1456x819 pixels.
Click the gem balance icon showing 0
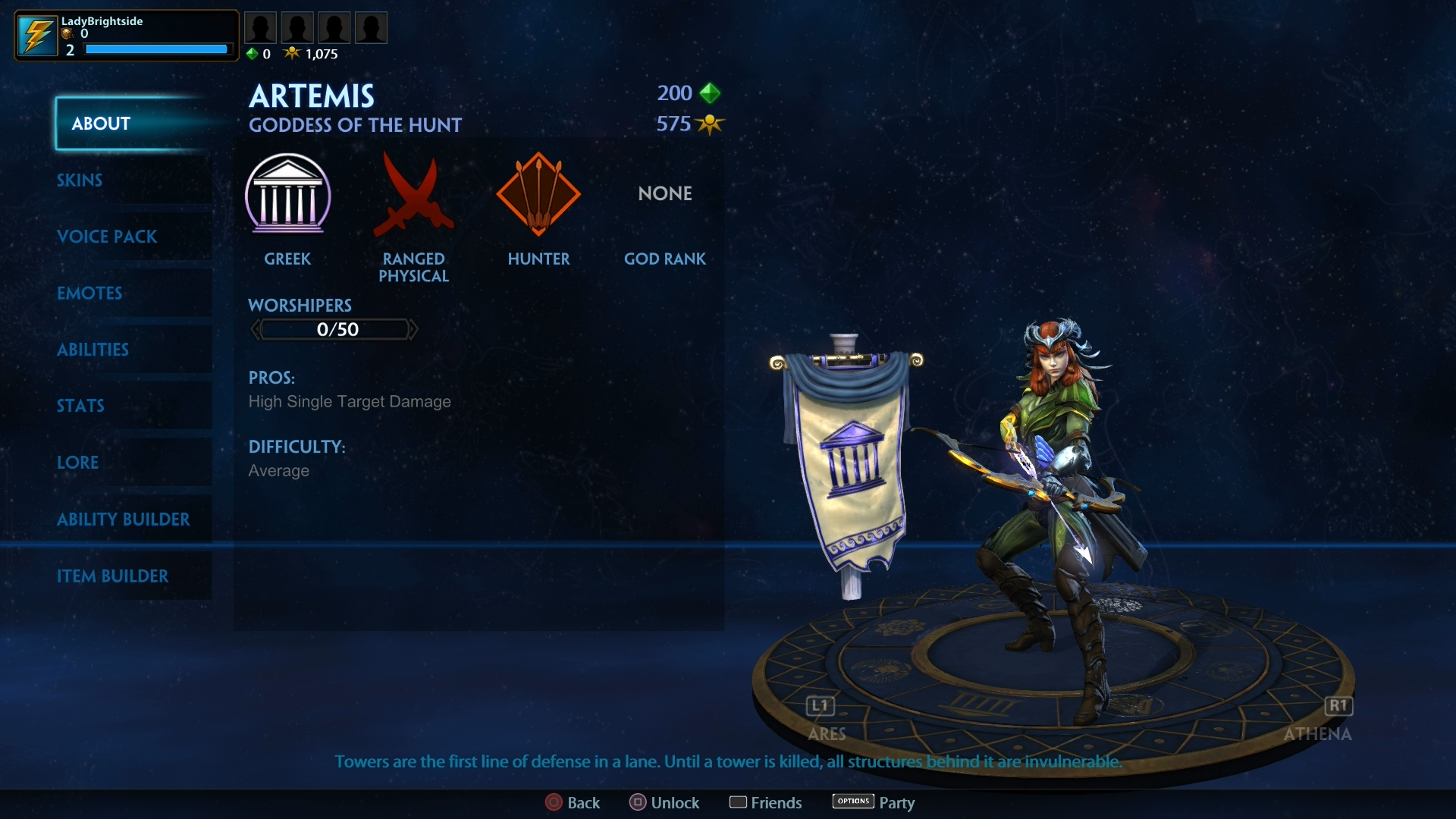(x=254, y=54)
